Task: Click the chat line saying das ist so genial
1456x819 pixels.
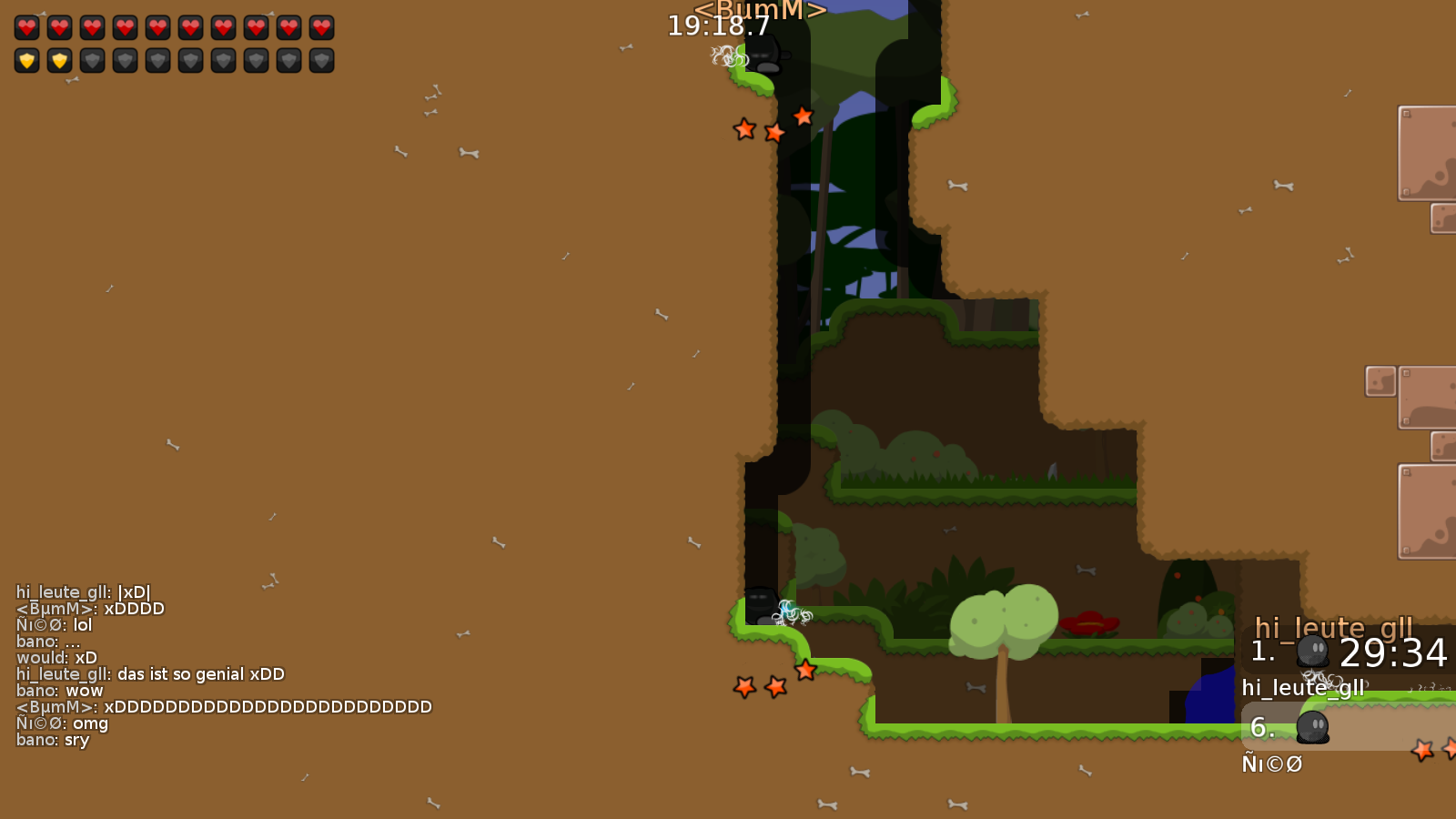Action: pyautogui.click(x=150, y=674)
